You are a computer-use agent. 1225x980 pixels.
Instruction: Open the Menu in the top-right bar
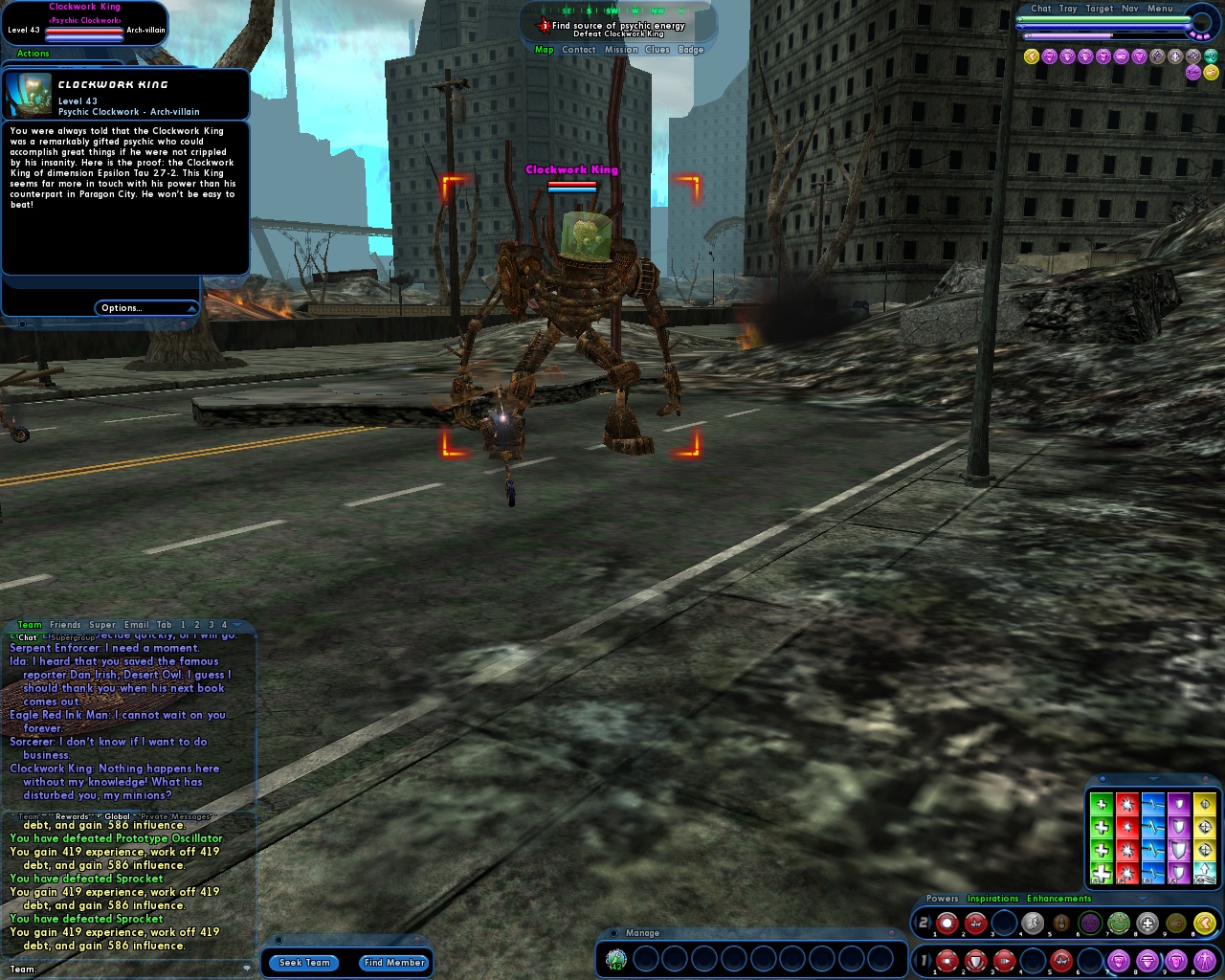[x=1160, y=9]
